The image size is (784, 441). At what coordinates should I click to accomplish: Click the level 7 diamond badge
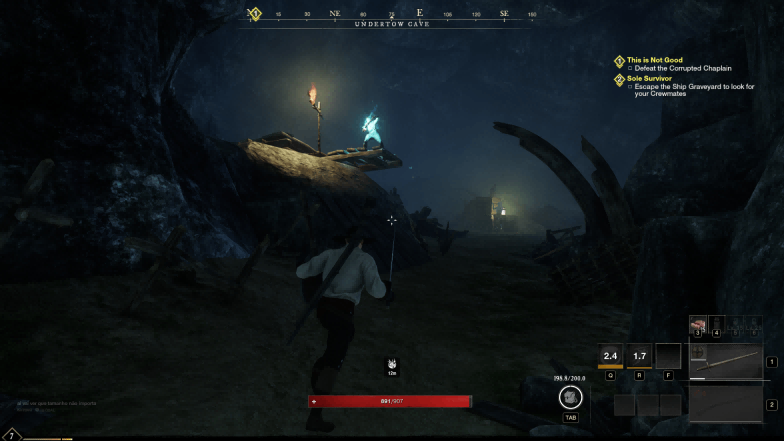point(11,434)
